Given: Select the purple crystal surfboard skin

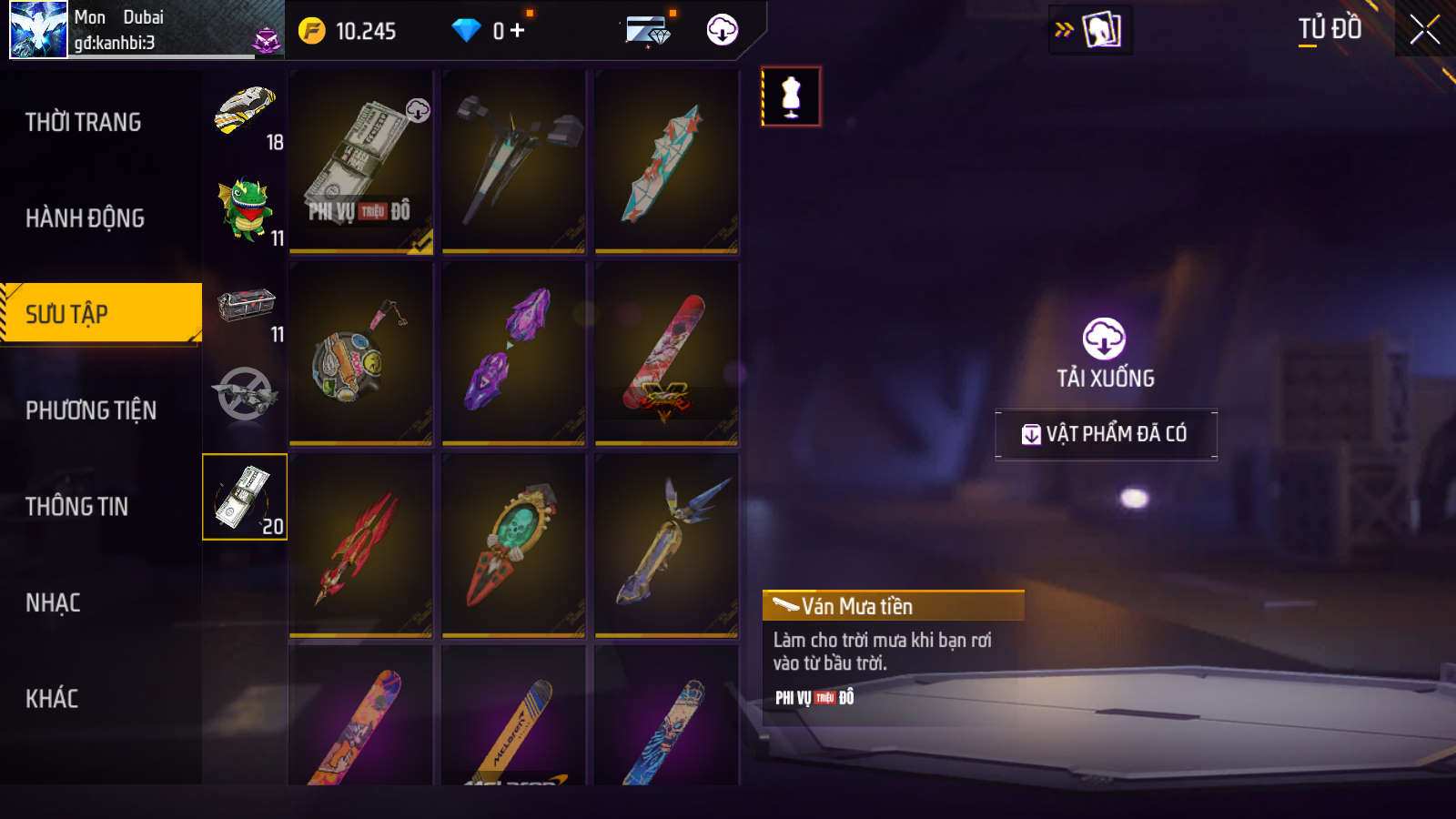Looking at the screenshot, I should [513, 354].
